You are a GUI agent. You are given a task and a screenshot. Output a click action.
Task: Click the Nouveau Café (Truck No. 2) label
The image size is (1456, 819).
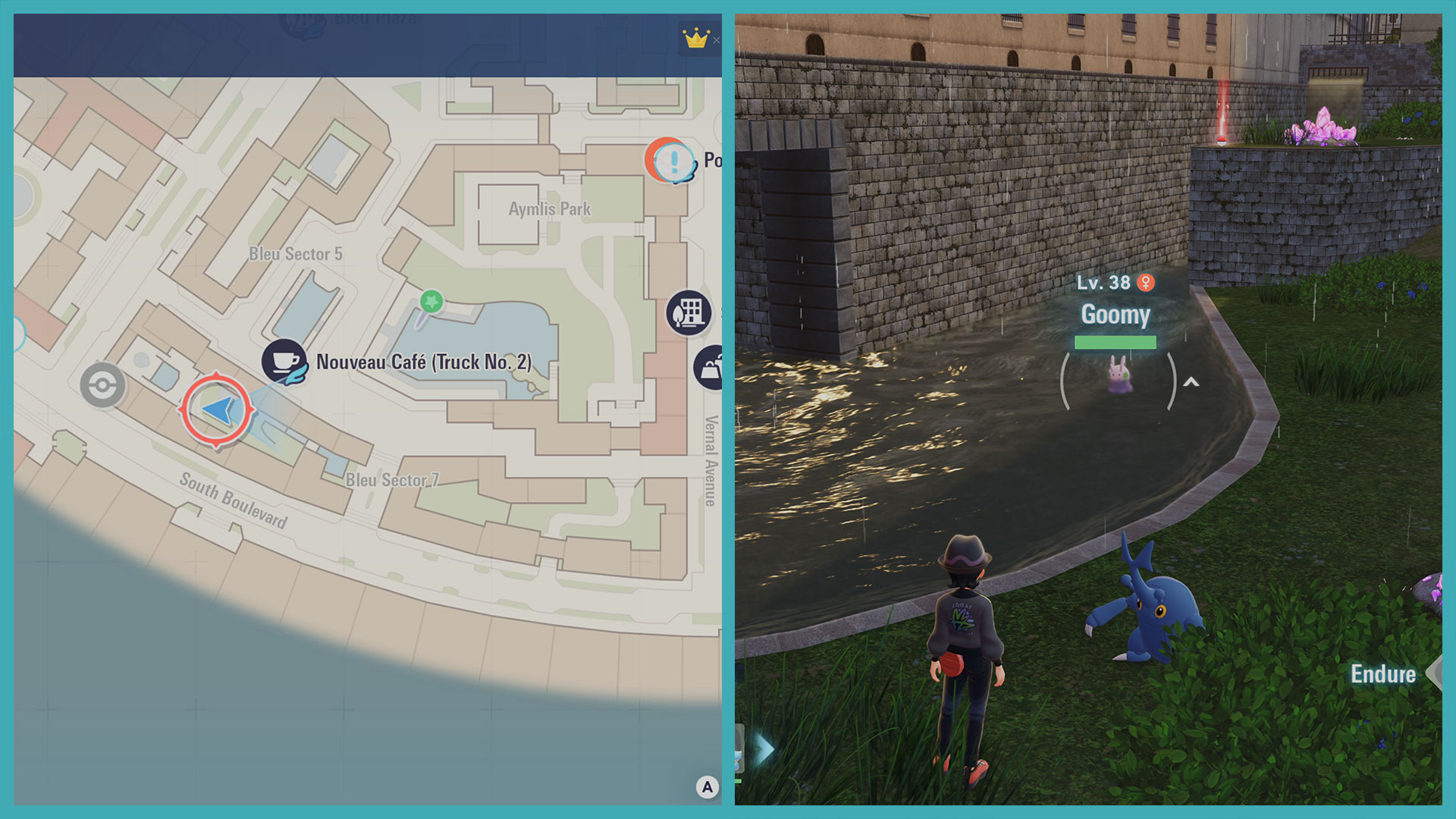point(425,362)
